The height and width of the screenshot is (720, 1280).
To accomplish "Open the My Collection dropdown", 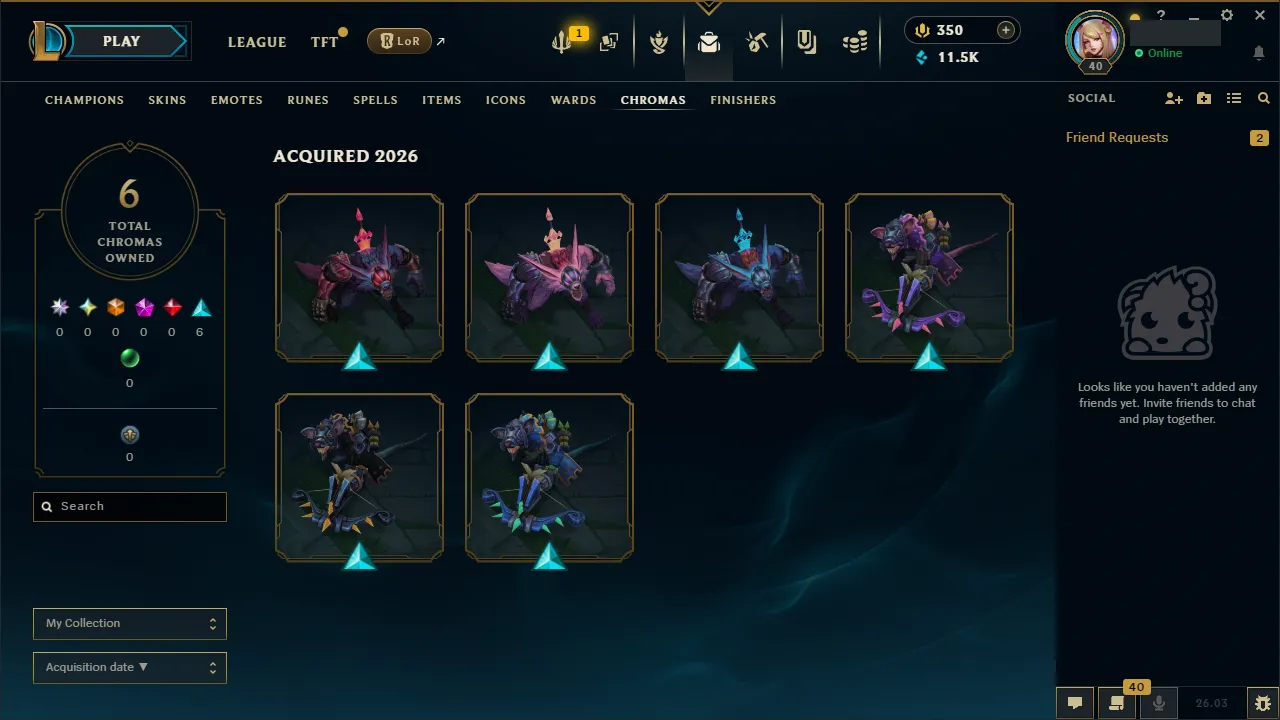I will click(x=129, y=623).
